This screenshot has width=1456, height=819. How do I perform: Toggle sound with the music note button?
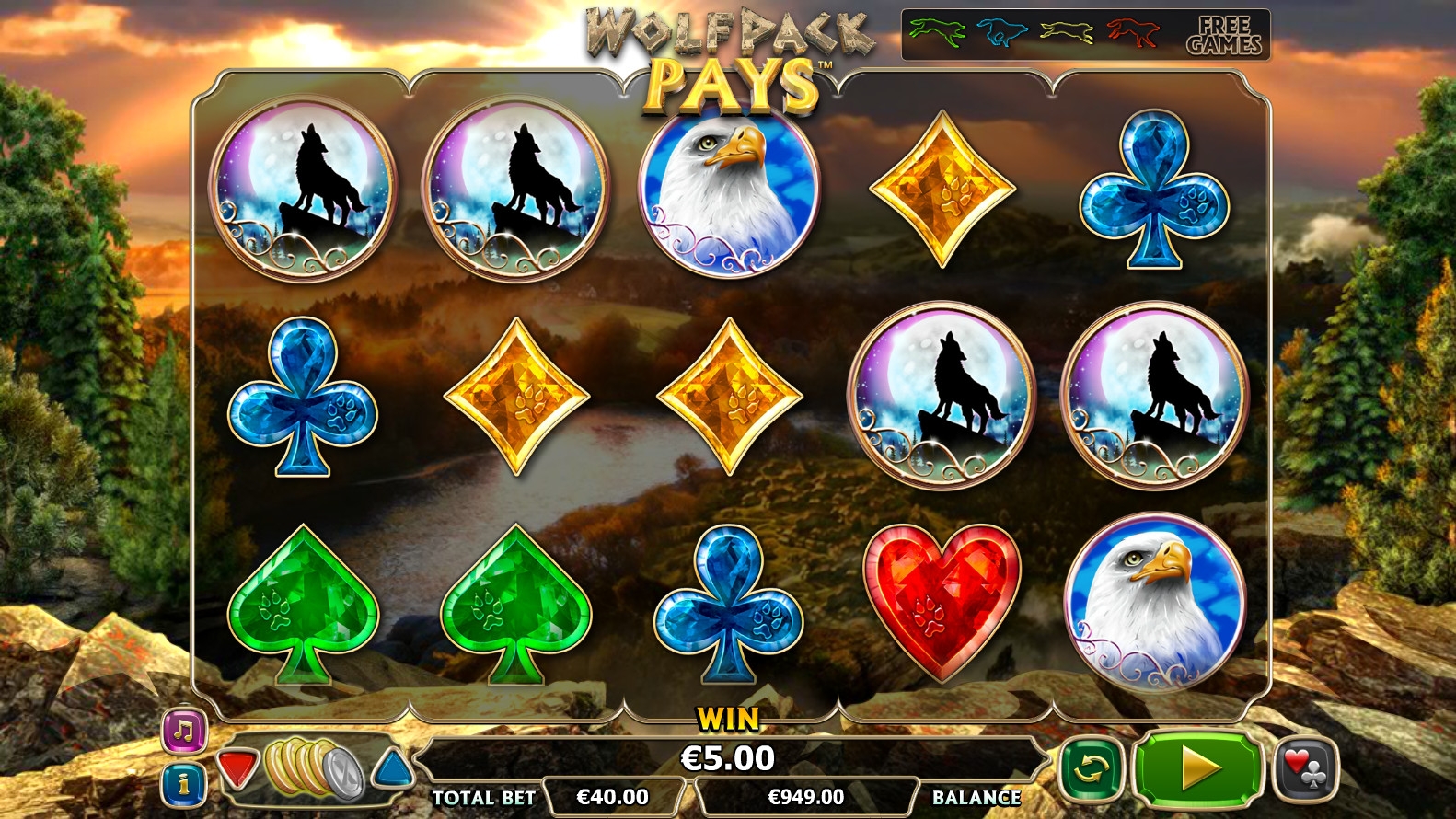[x=184, y=732]
